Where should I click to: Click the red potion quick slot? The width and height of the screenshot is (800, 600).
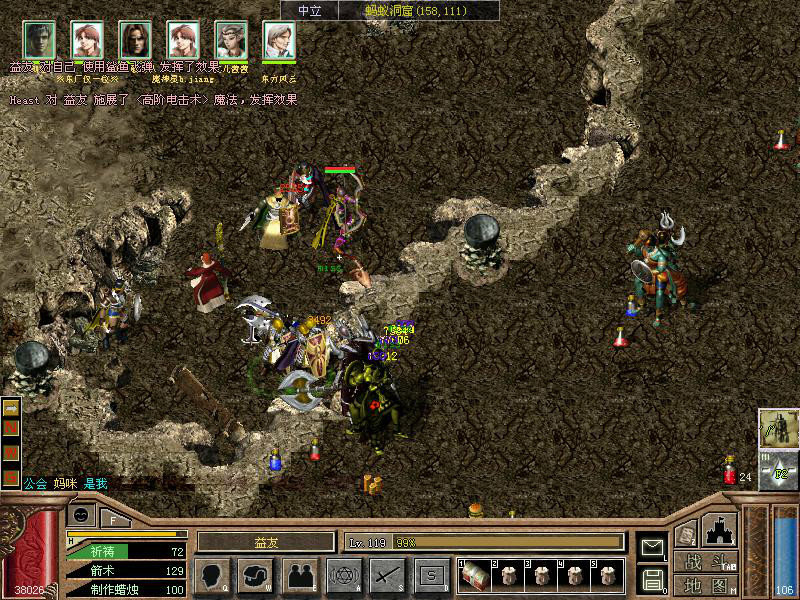point(730,470)
